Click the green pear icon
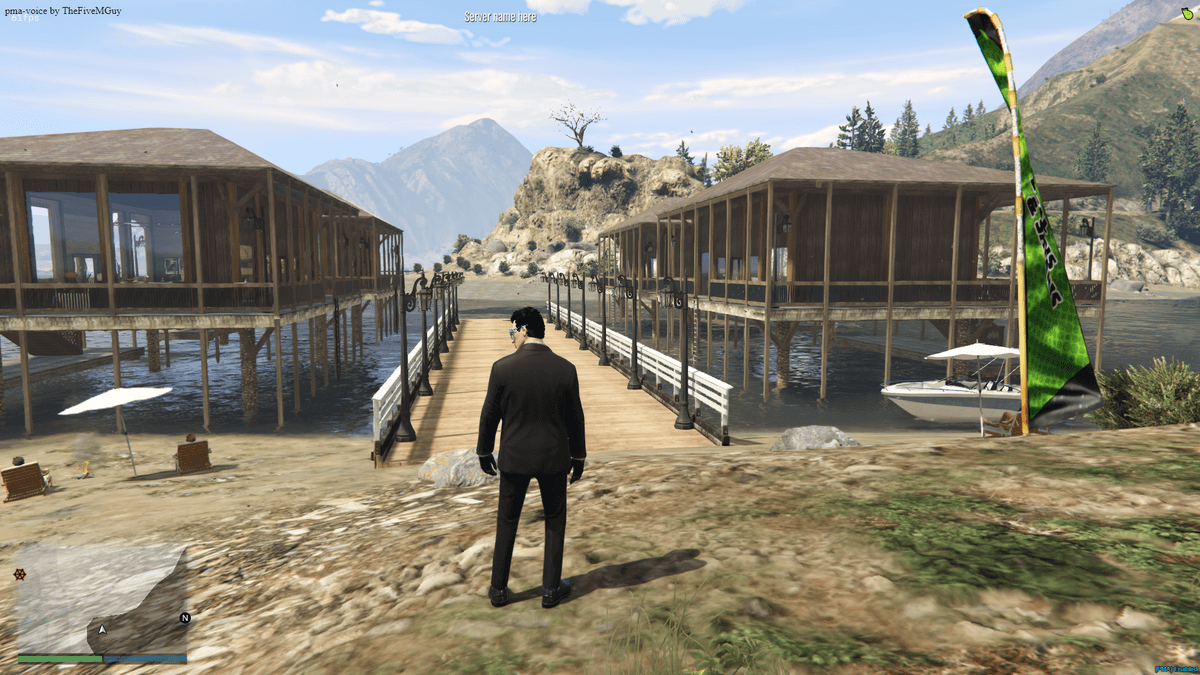 (1185, 14)
